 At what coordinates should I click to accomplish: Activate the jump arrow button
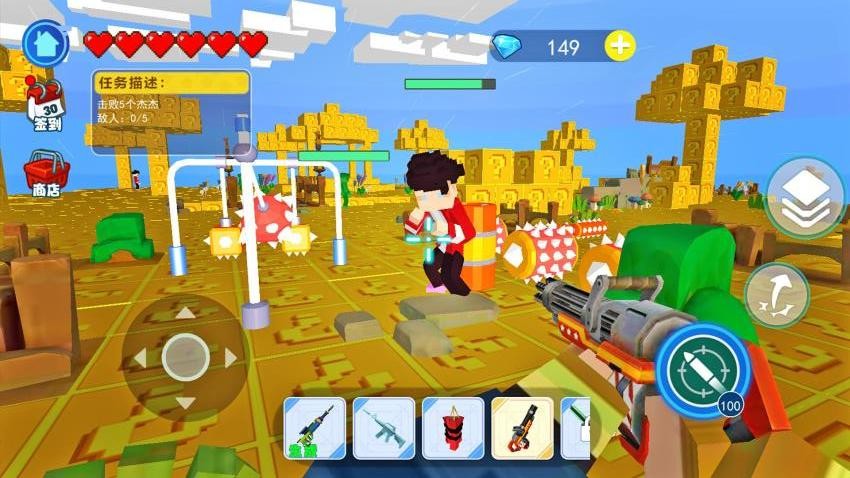776,294
